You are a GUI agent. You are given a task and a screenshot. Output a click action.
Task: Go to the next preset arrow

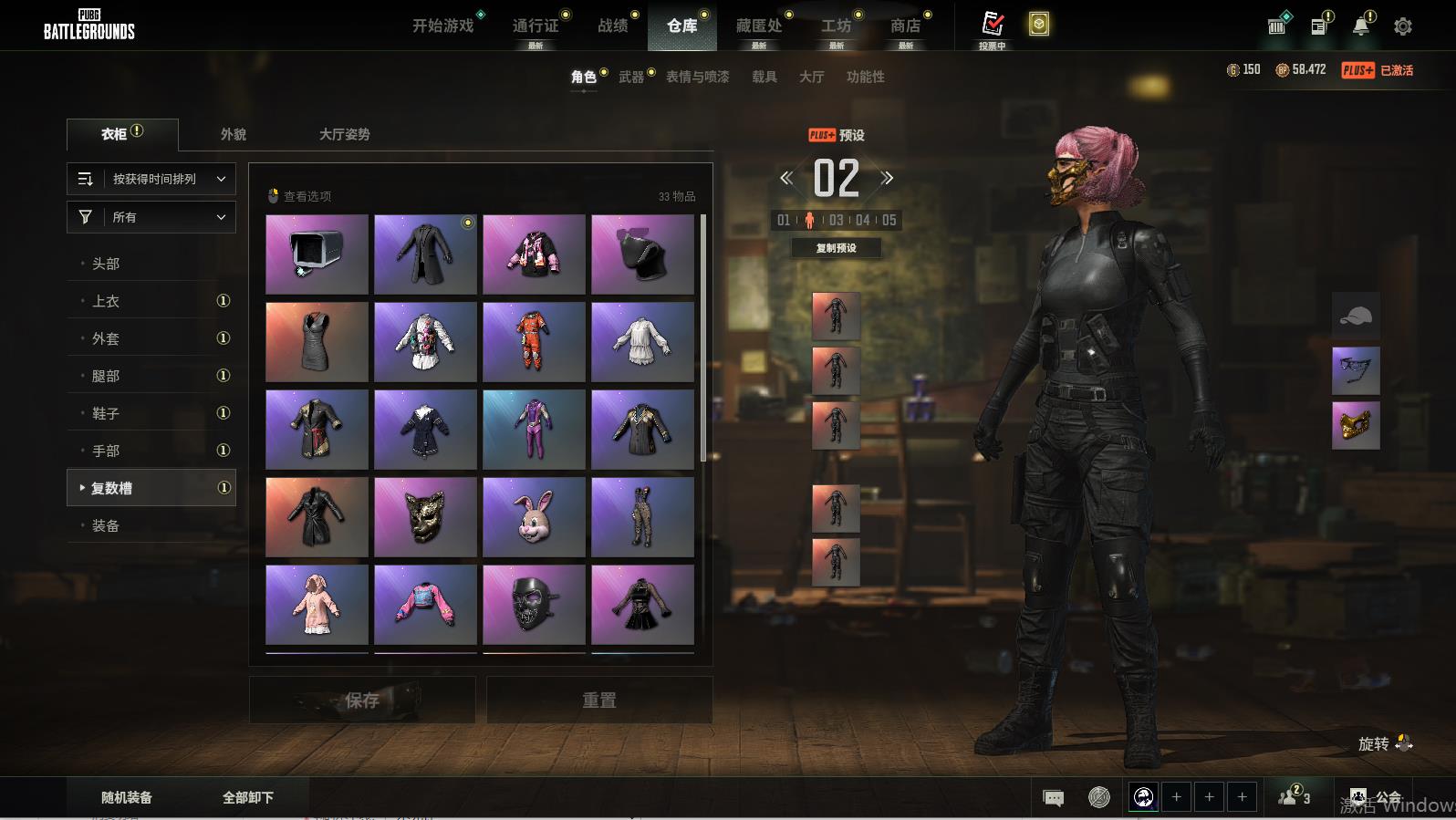[x=887, y=178]
